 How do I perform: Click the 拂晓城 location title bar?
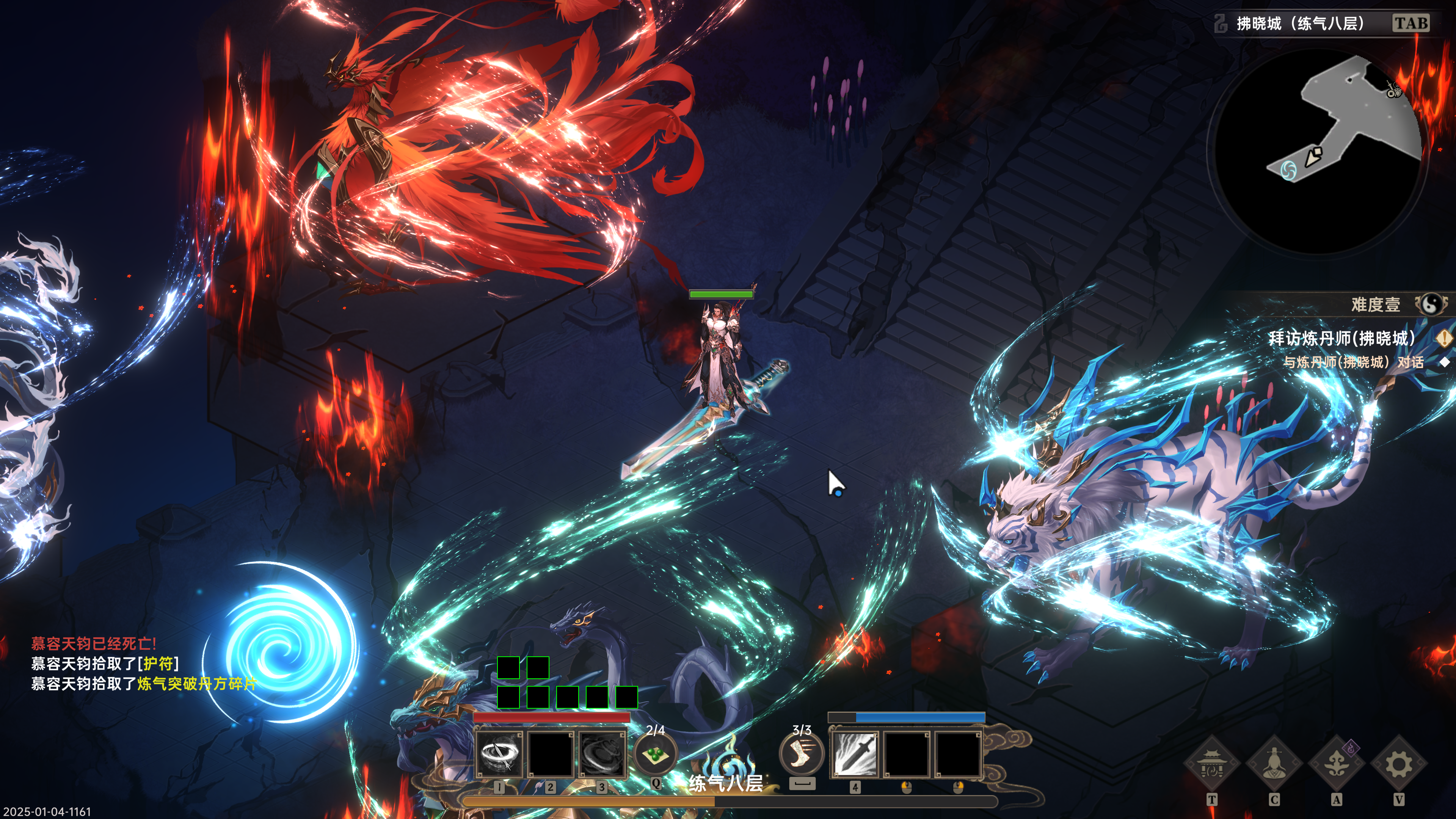(x=1300, y=23)
